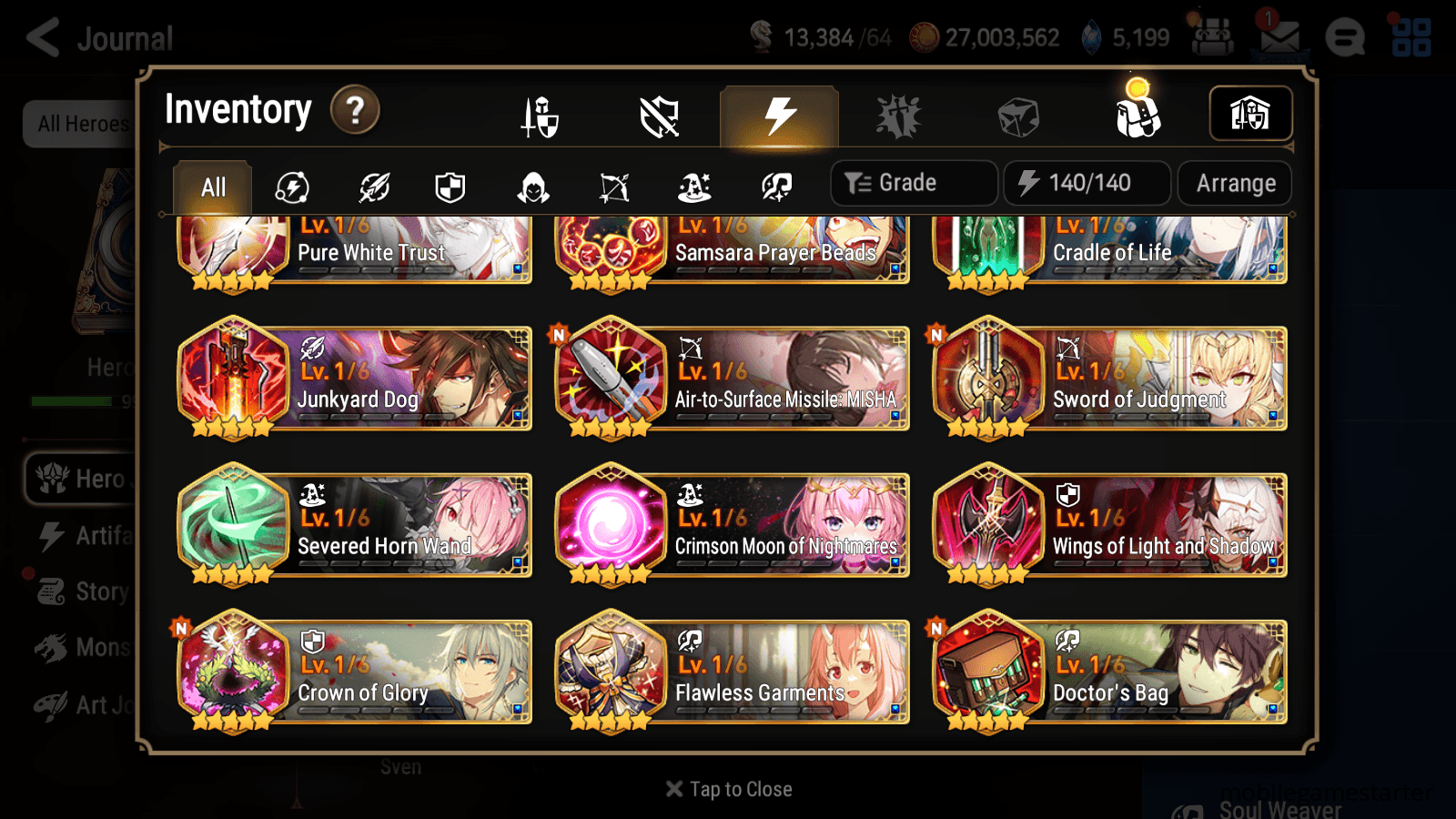Filter artifacts by Knight class shield icon

click(450, 187)
